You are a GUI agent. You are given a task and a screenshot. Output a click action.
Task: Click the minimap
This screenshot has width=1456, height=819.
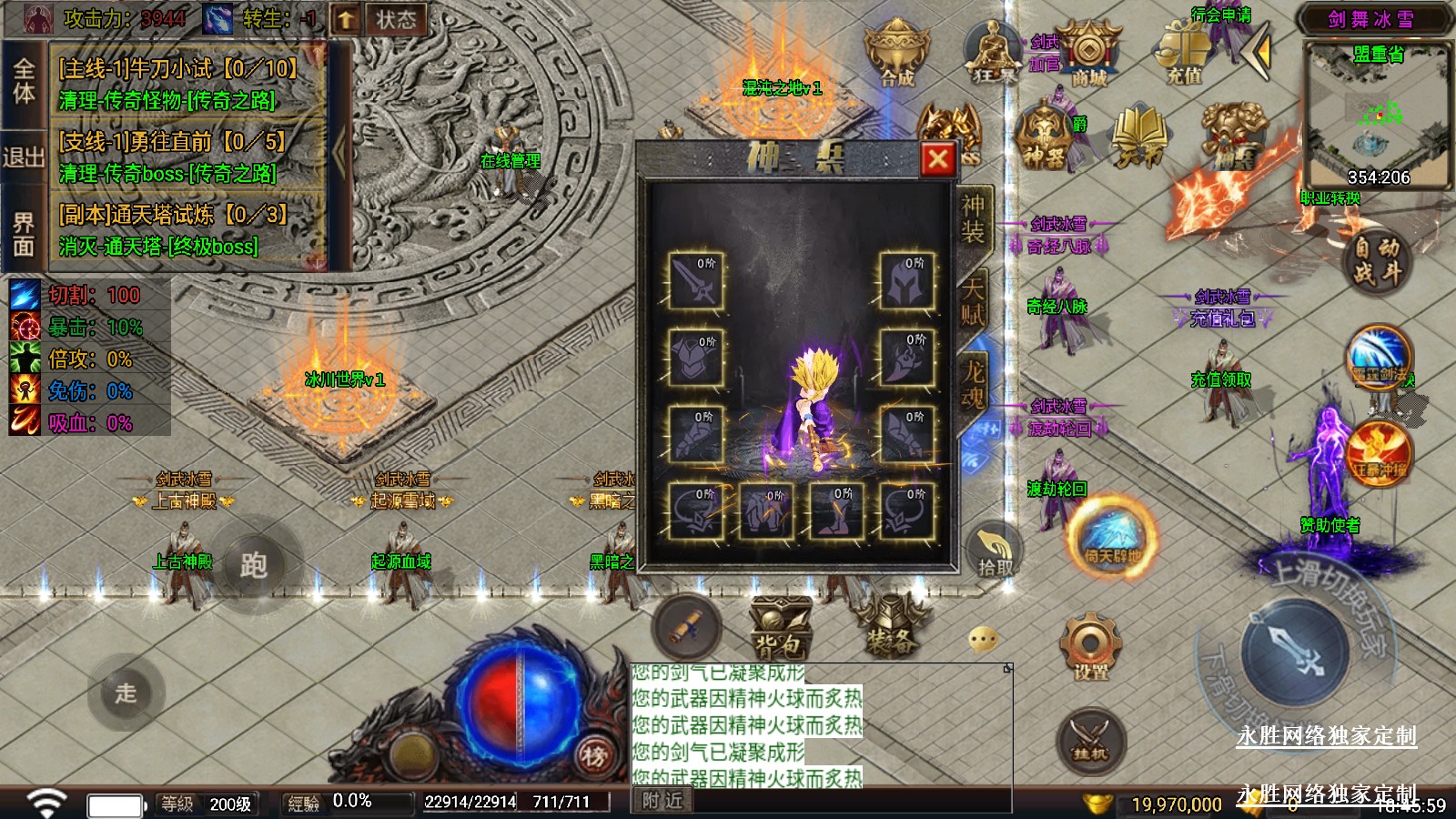1377,116
